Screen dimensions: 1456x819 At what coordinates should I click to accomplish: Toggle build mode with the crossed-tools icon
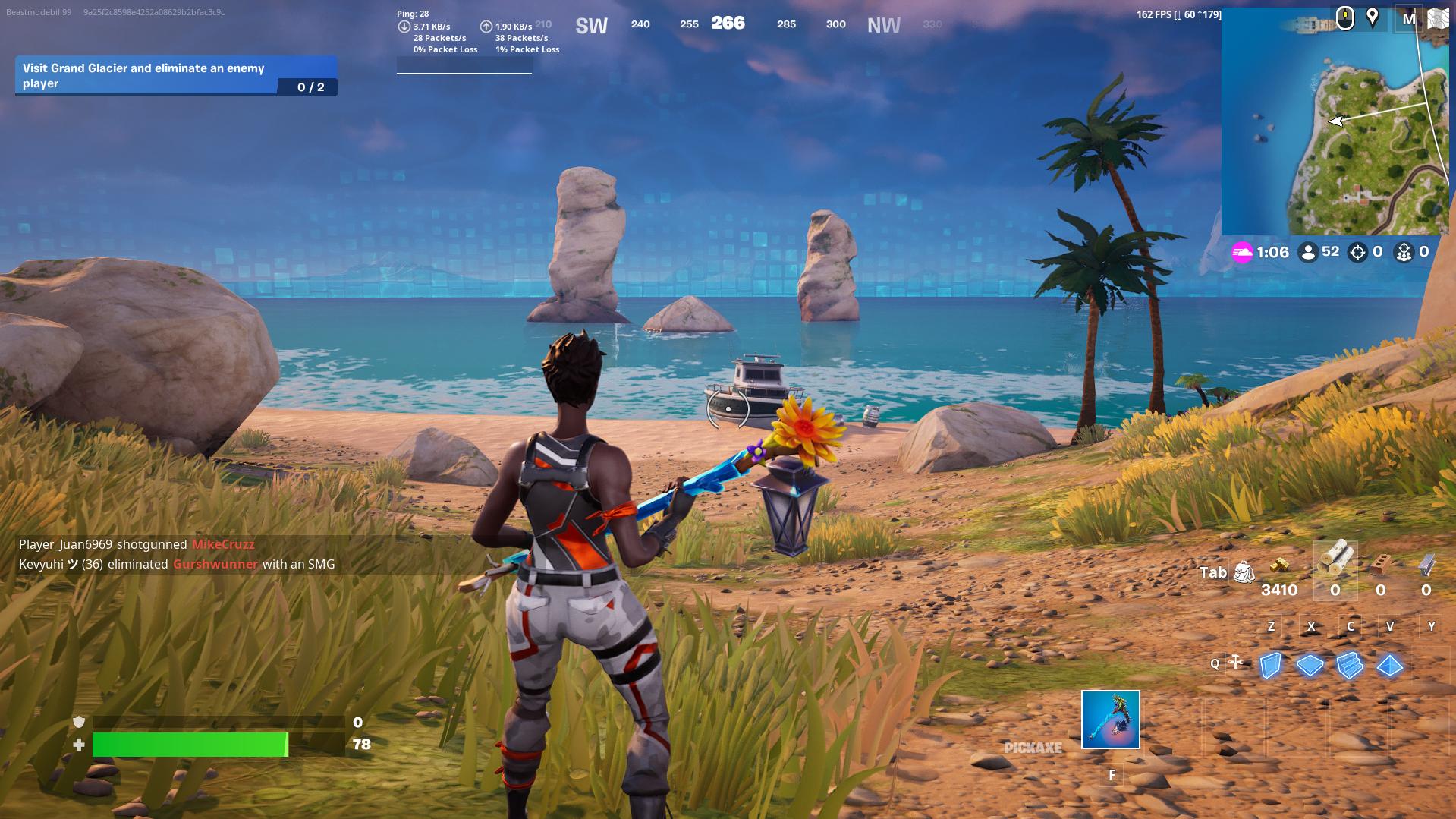pos(1236,663)
